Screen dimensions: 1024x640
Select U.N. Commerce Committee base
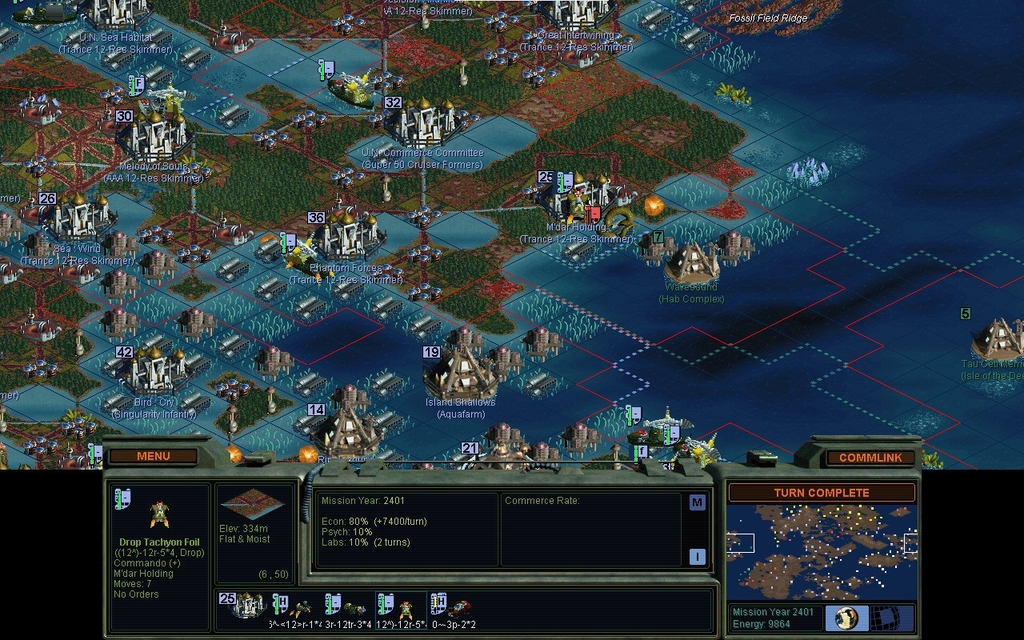click(423, 124)
